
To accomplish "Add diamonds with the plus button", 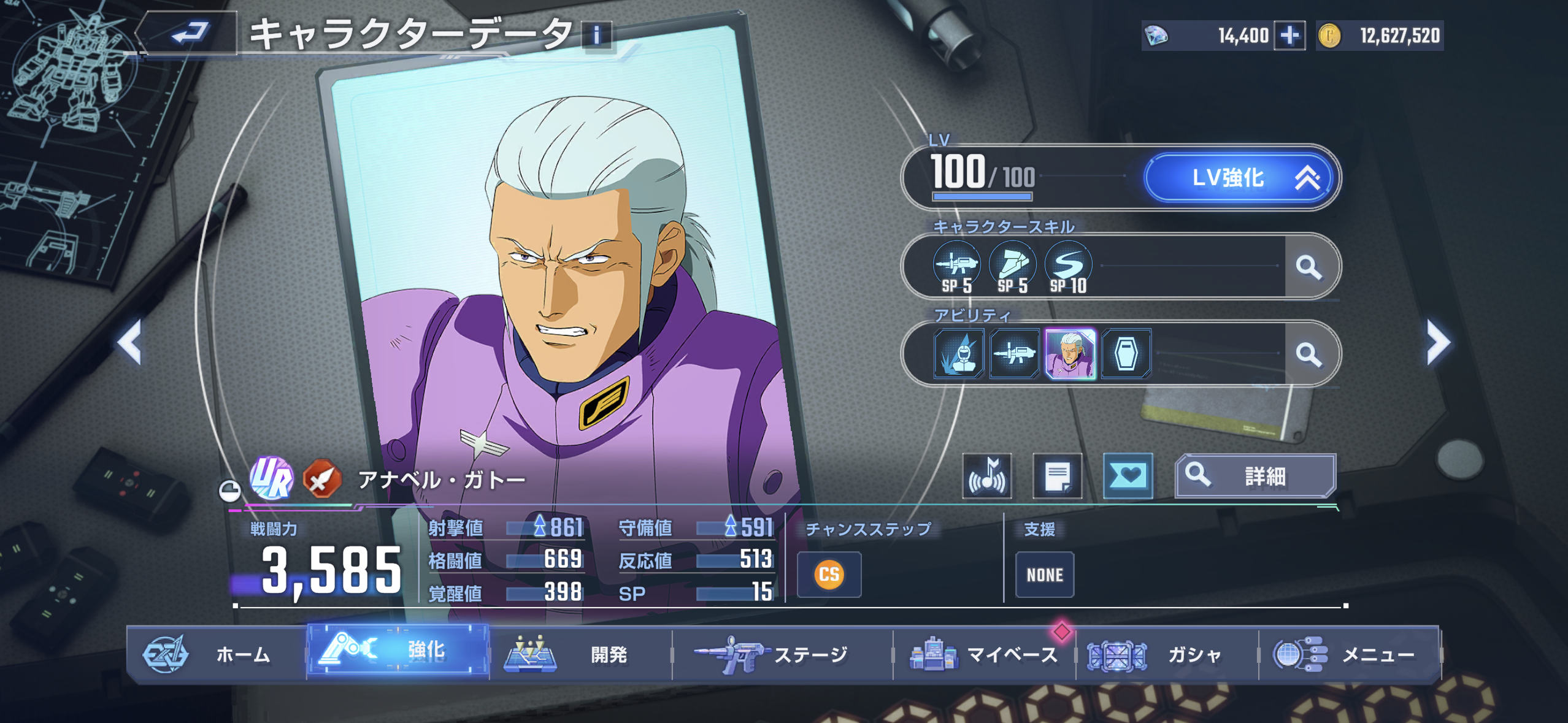I will click(1289, 36).
